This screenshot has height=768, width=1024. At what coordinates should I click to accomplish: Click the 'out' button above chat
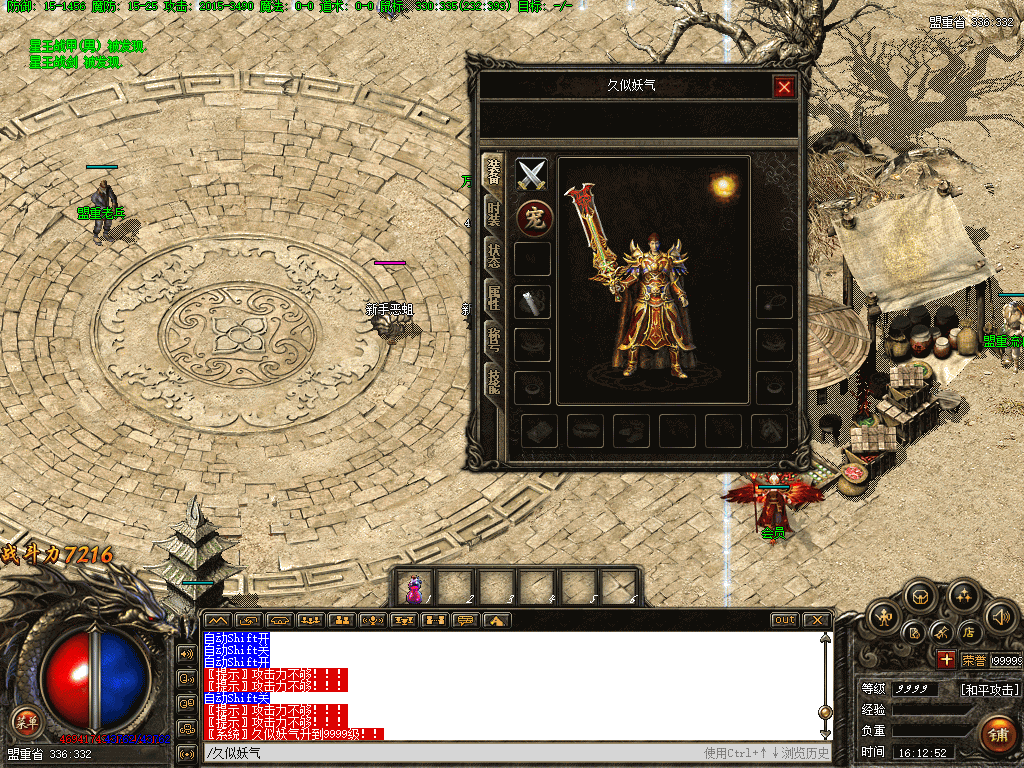(x=785, y=620)
